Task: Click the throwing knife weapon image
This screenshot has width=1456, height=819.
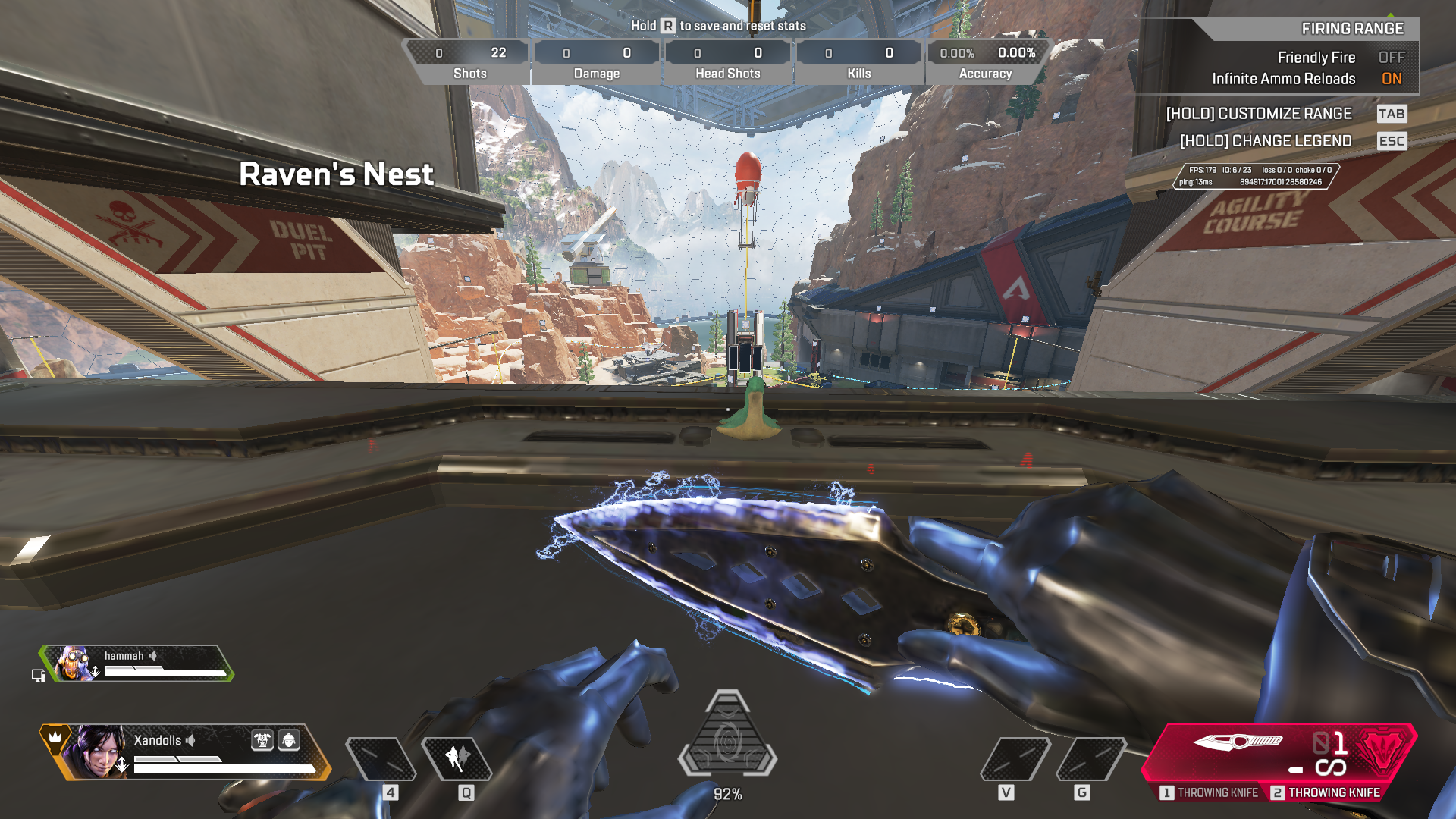Action: (x=1237, y=742)
